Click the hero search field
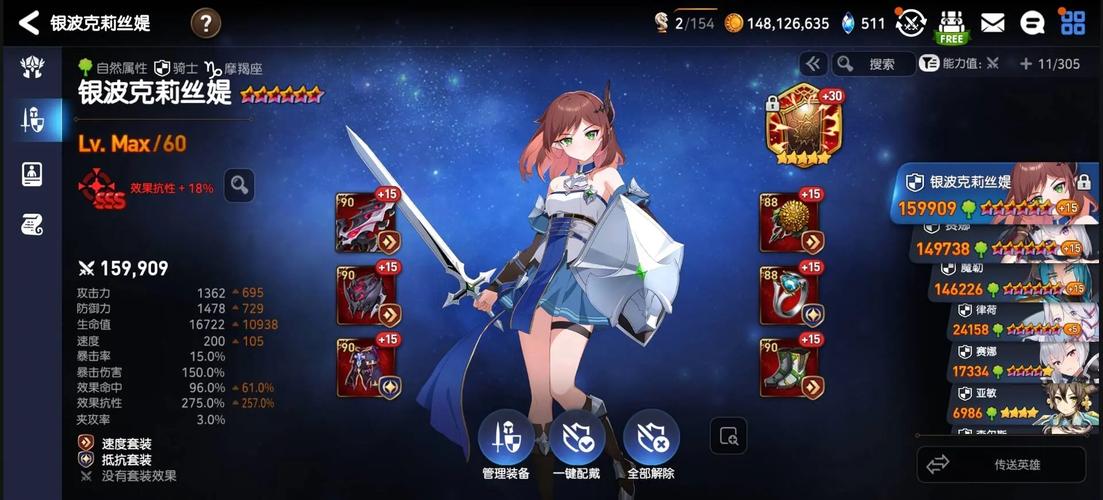The height and width of the screenshot is (500, 1103). tap(874, 64)
